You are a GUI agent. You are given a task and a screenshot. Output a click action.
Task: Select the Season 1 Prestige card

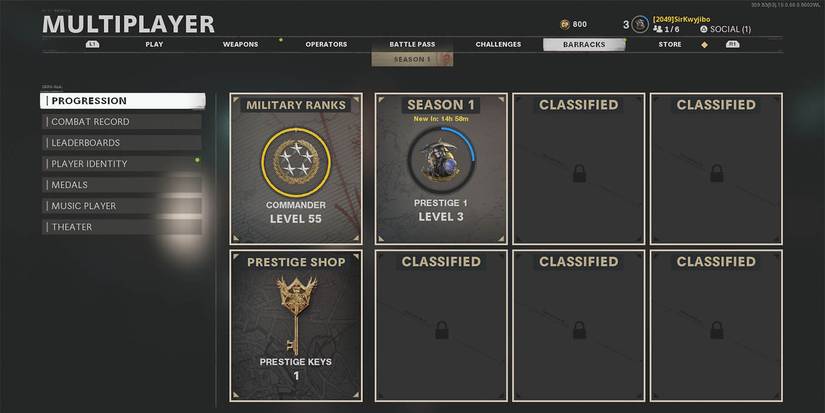pos(441,168)
